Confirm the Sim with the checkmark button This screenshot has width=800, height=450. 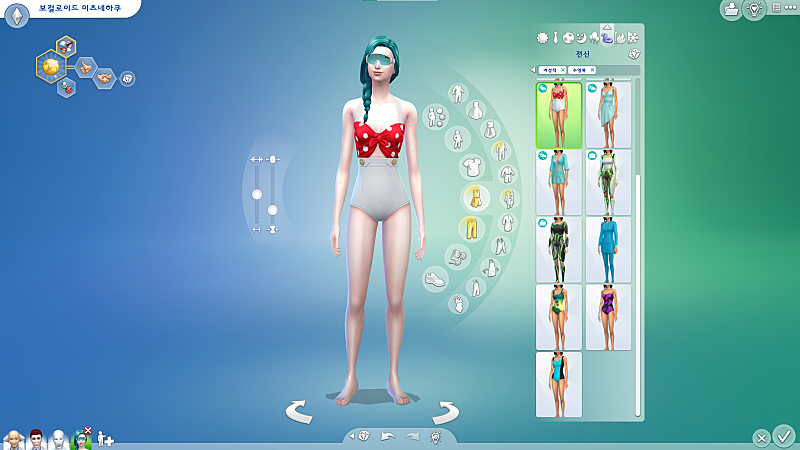[784, 435]
